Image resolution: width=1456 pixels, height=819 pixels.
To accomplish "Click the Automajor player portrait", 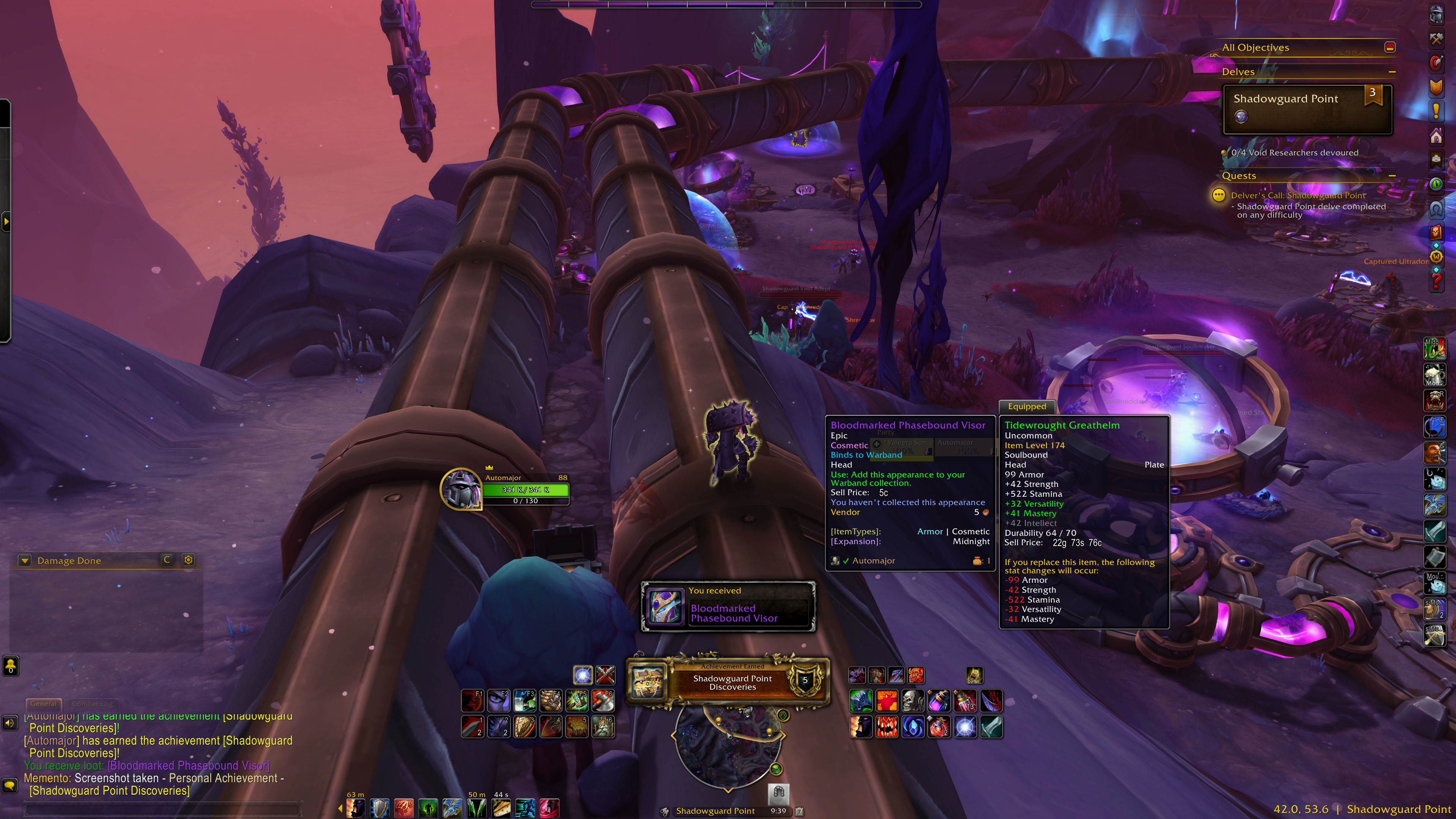I will click(x=461, y=489).
